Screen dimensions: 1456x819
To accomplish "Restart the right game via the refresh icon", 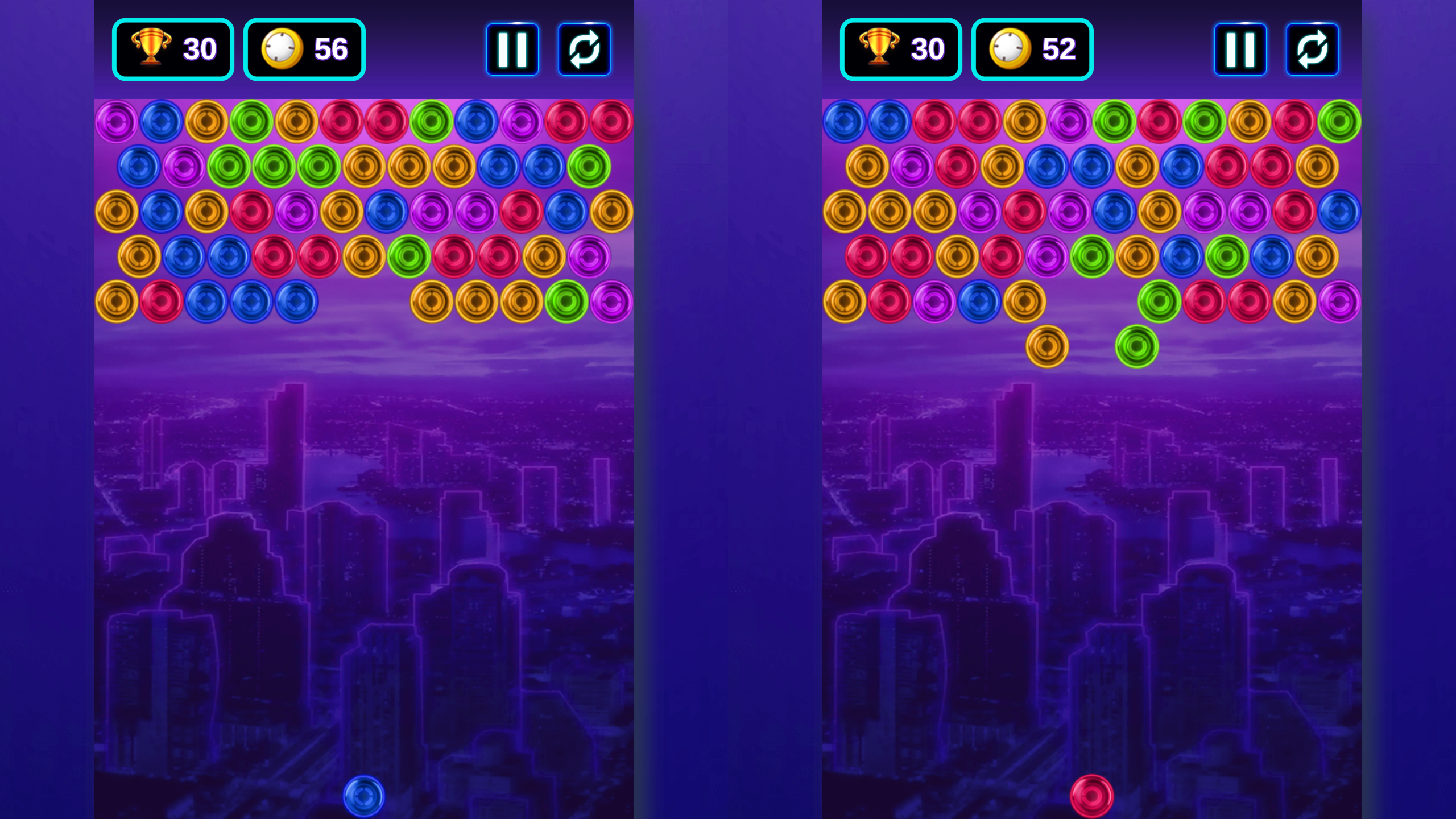I will pyautogui.click(x=1313, y=48).
